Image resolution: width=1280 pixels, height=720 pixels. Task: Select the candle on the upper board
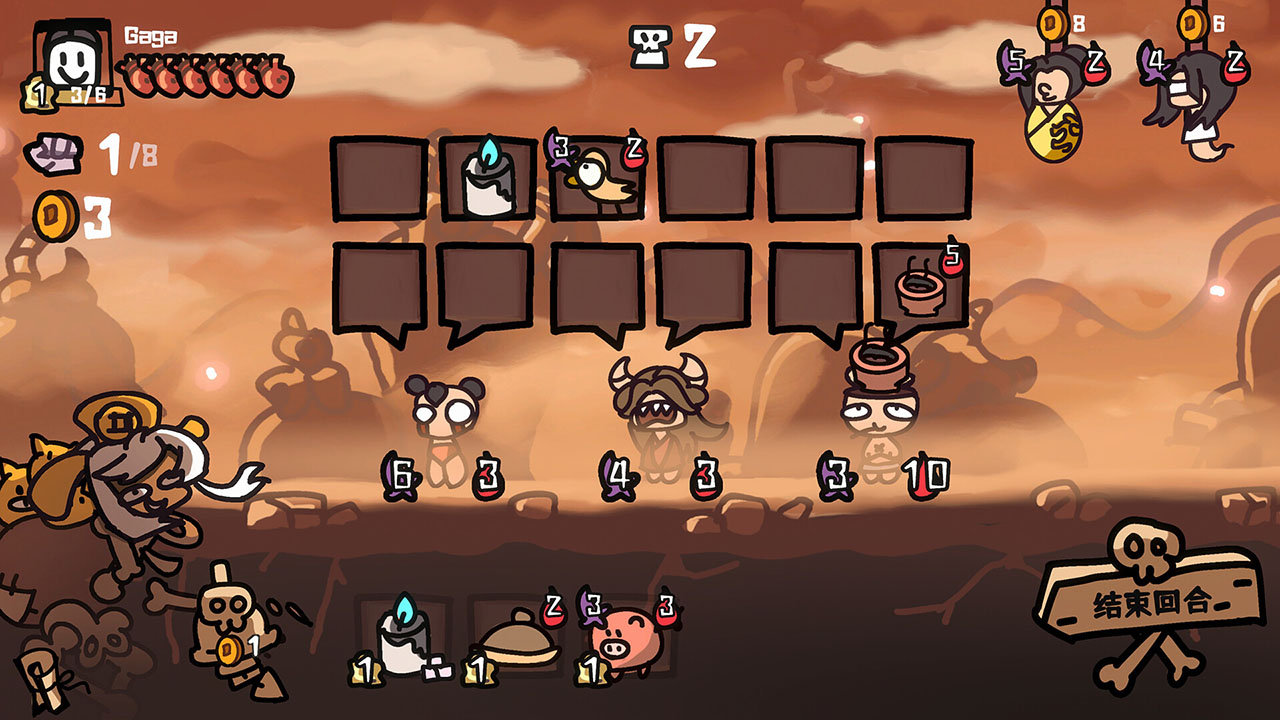pos(488,178)
